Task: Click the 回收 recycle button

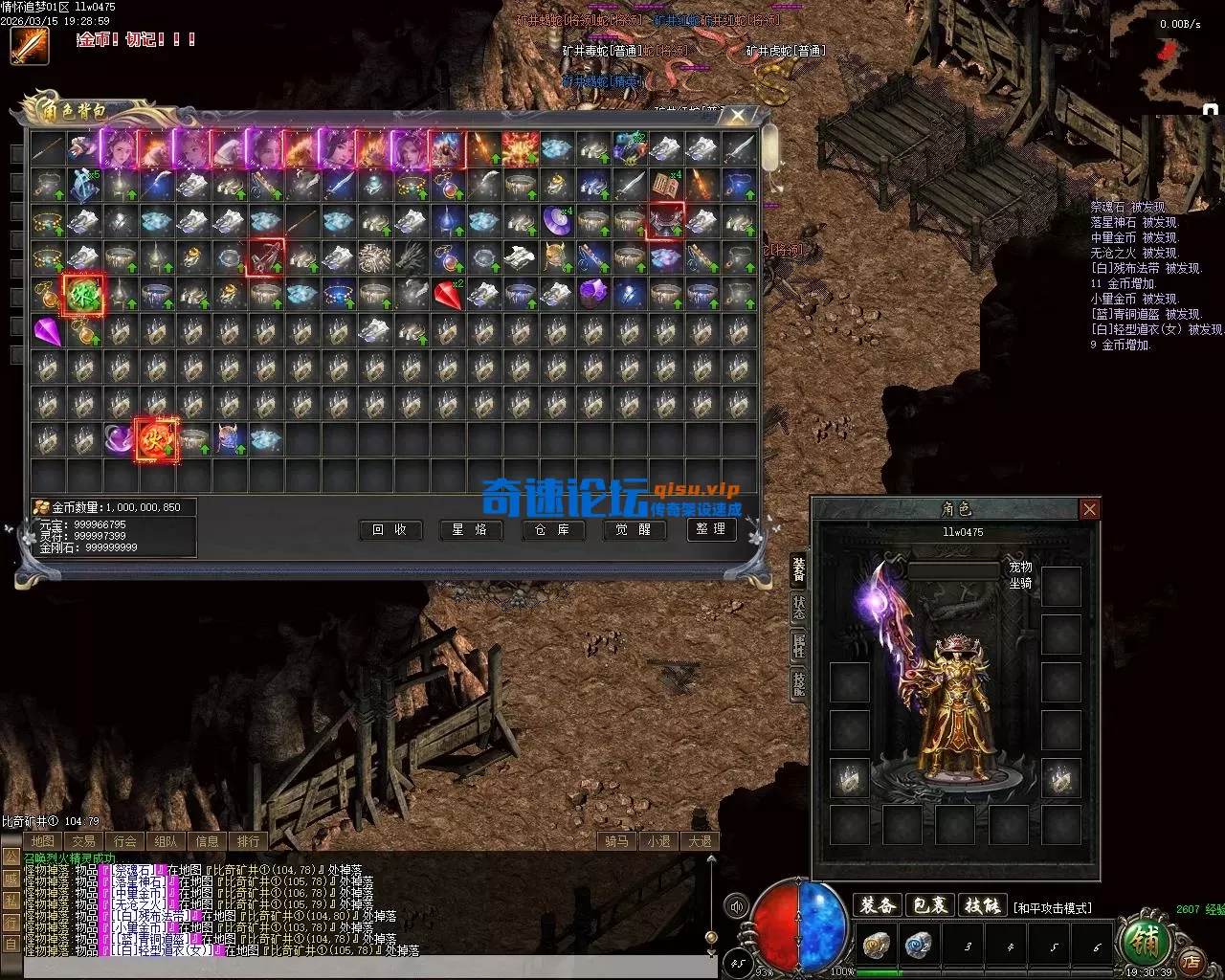Action: [x=390, y=529]
